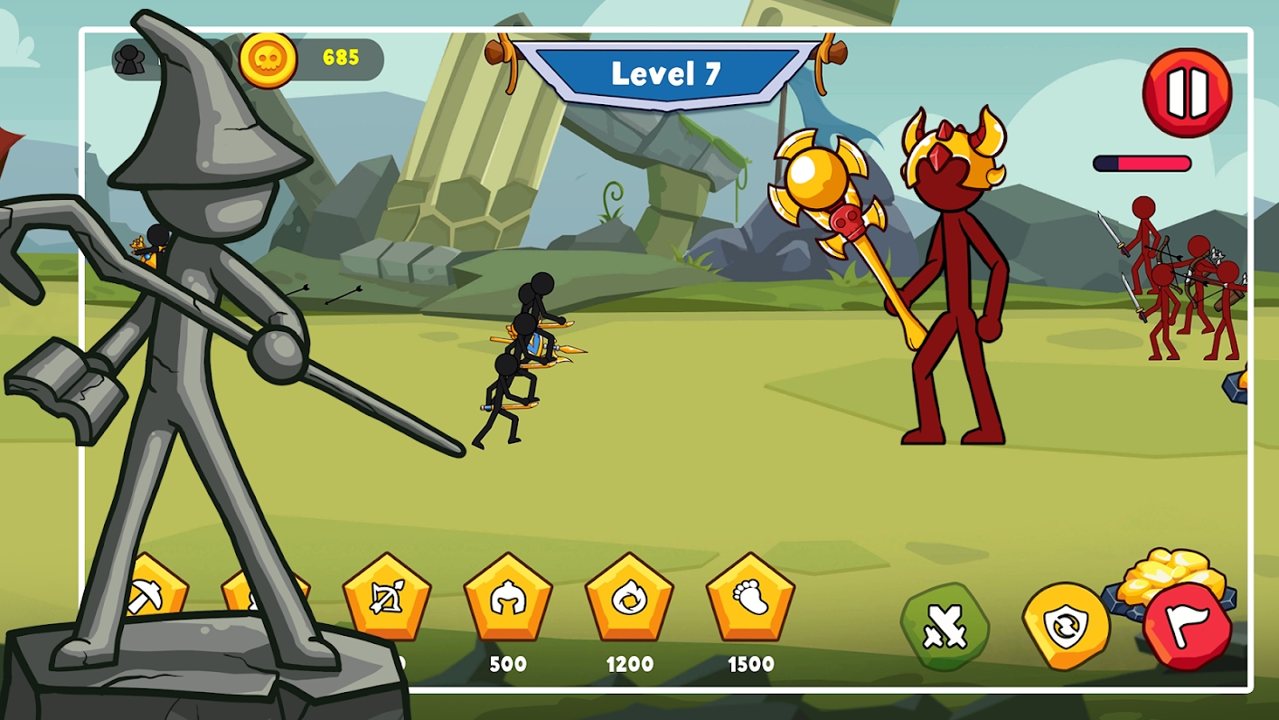Viewport: 1279px width, 720px height.
Task: Select the miner pickaxe unit icon
Action: (160, 590)
